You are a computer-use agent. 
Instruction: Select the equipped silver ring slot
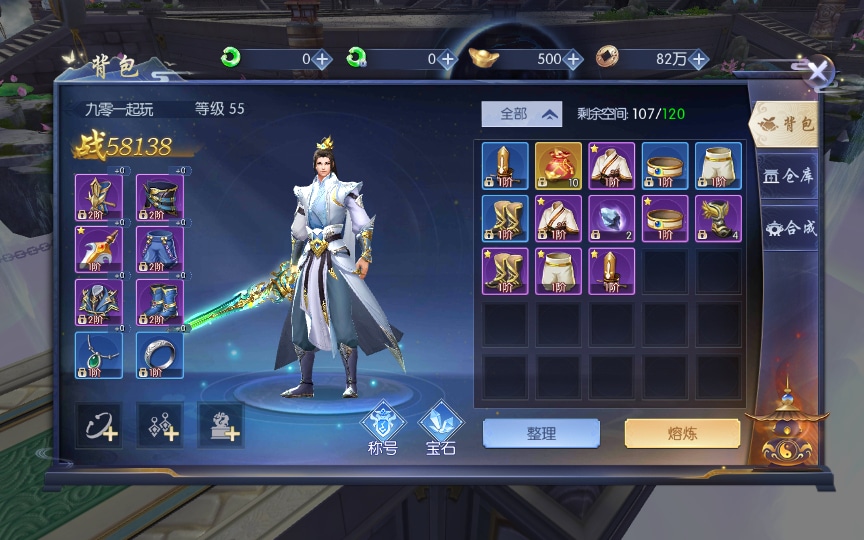point(159,355)
